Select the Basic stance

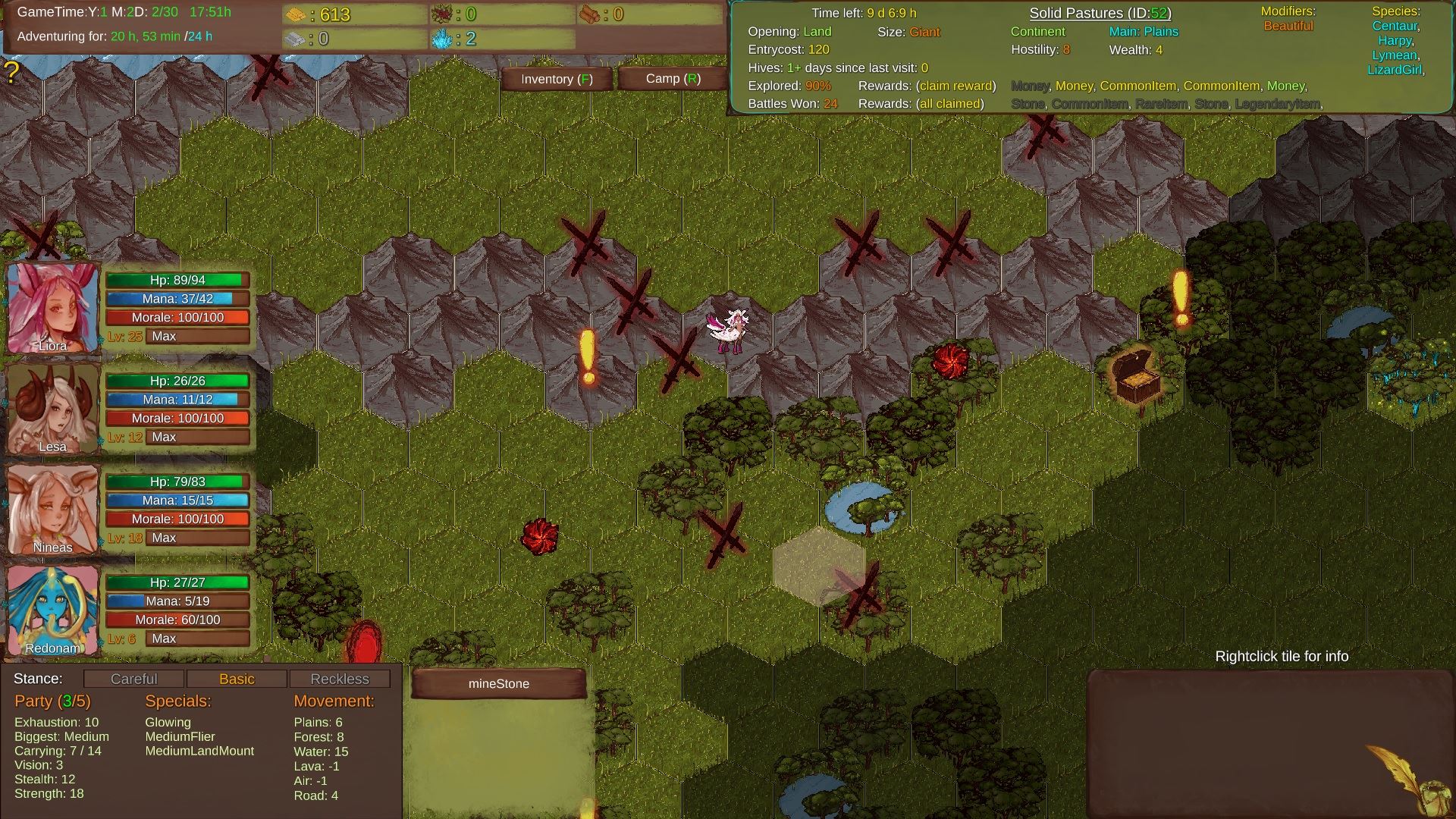pyautogui.click(x=237, y=679)
